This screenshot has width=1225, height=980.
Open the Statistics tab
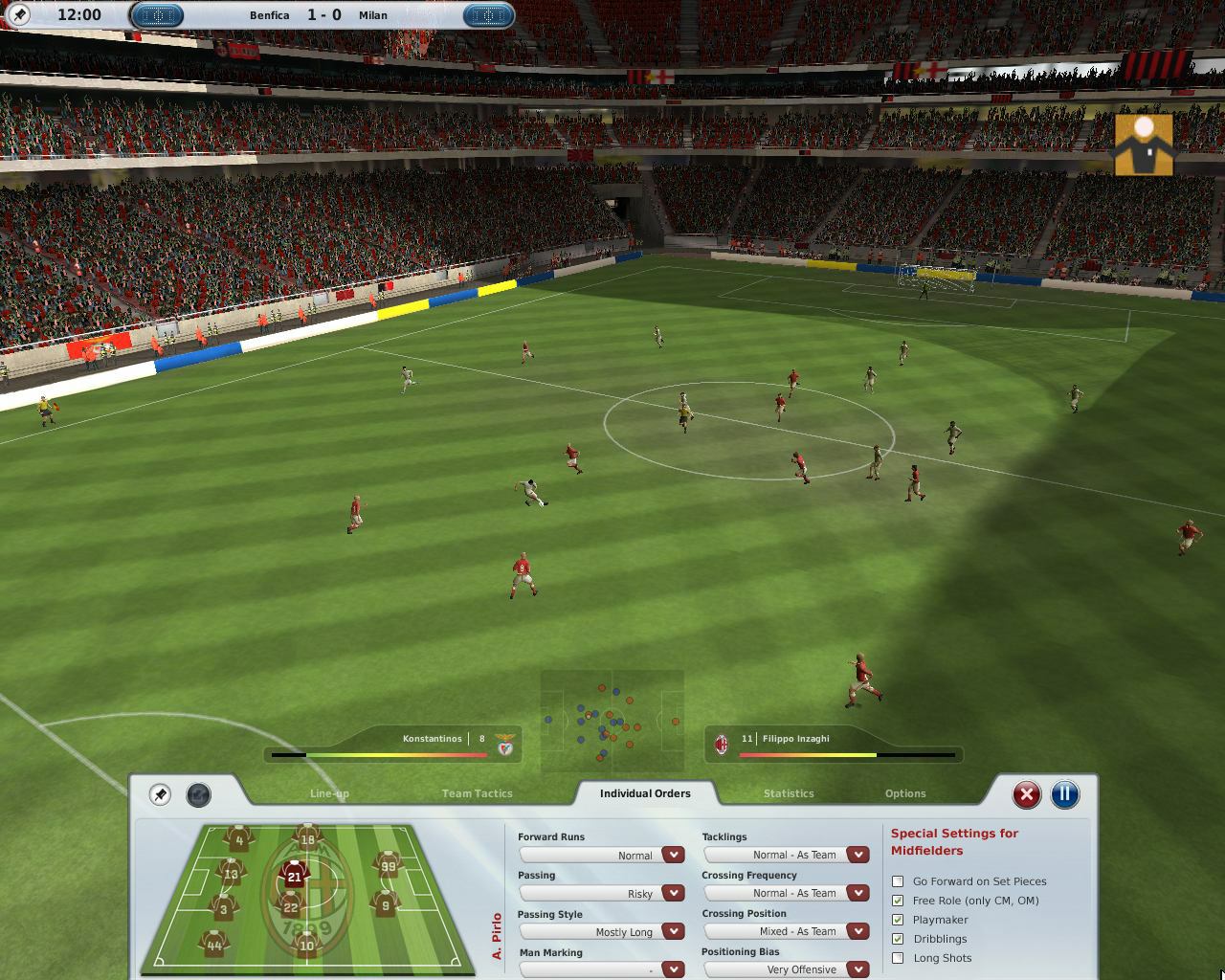click(x=789, y=793)
